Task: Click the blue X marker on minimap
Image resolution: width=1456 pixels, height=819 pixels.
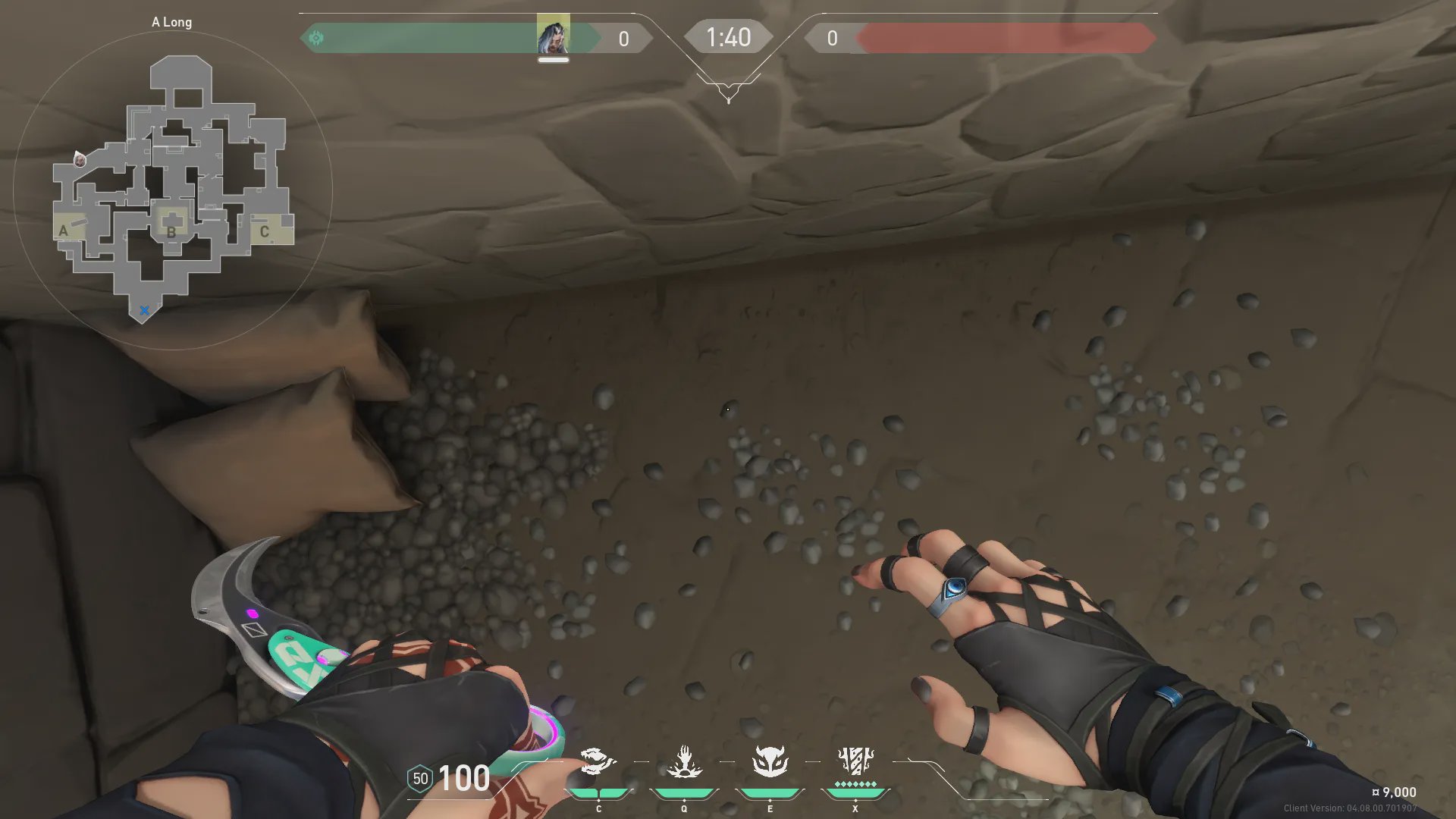Action: tap(144, 310)
